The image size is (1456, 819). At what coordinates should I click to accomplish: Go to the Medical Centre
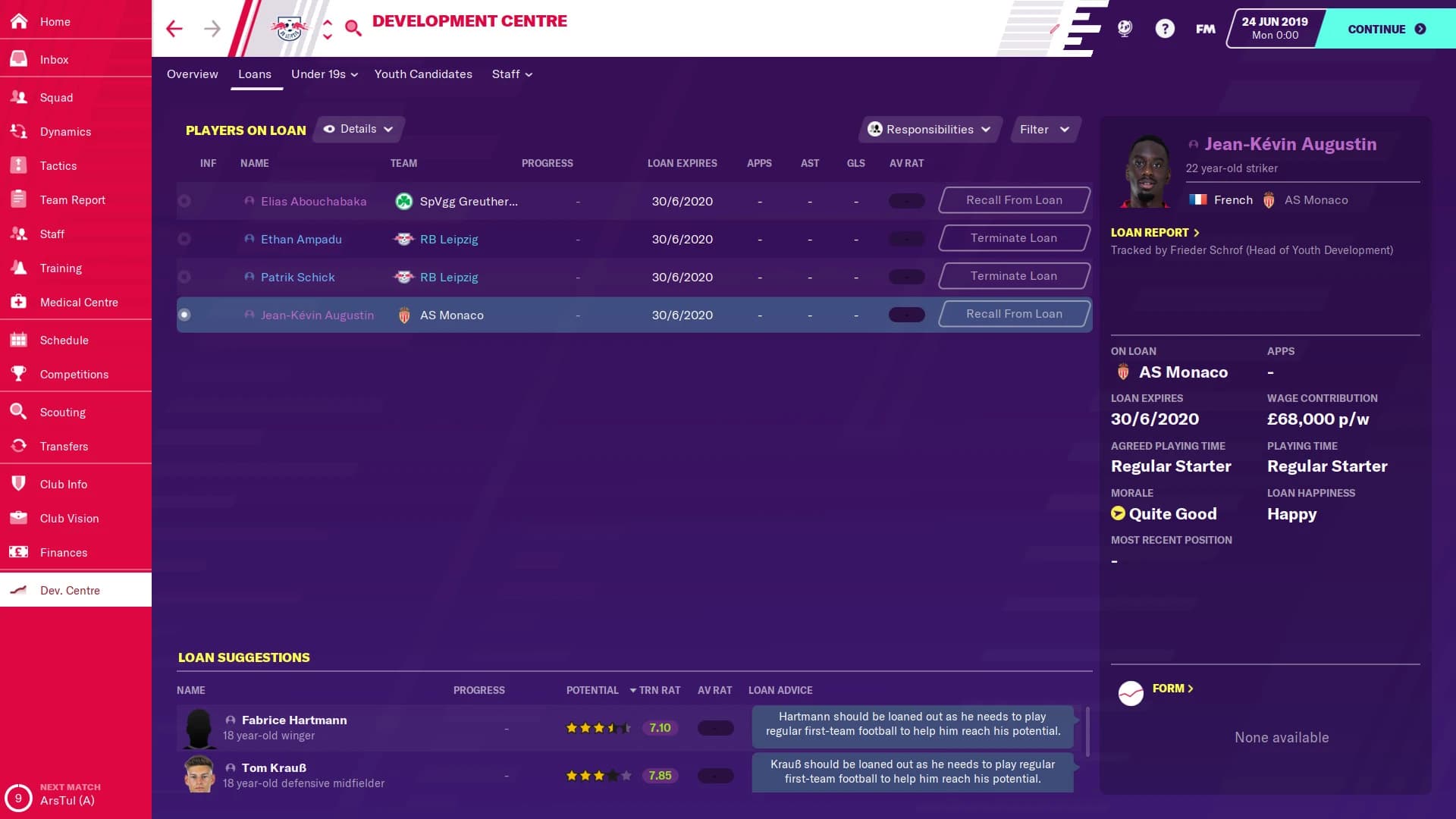[x=78, y=302]
